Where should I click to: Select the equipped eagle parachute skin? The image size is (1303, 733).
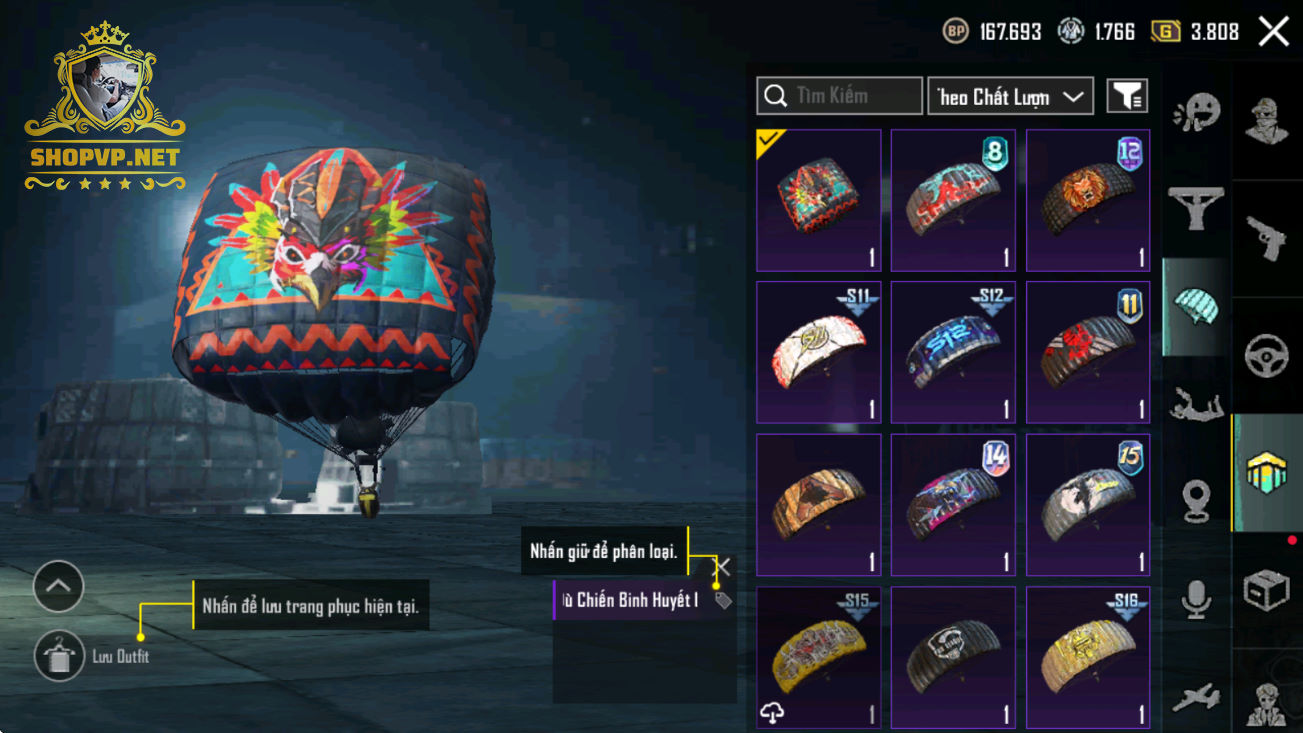[818, 200]
